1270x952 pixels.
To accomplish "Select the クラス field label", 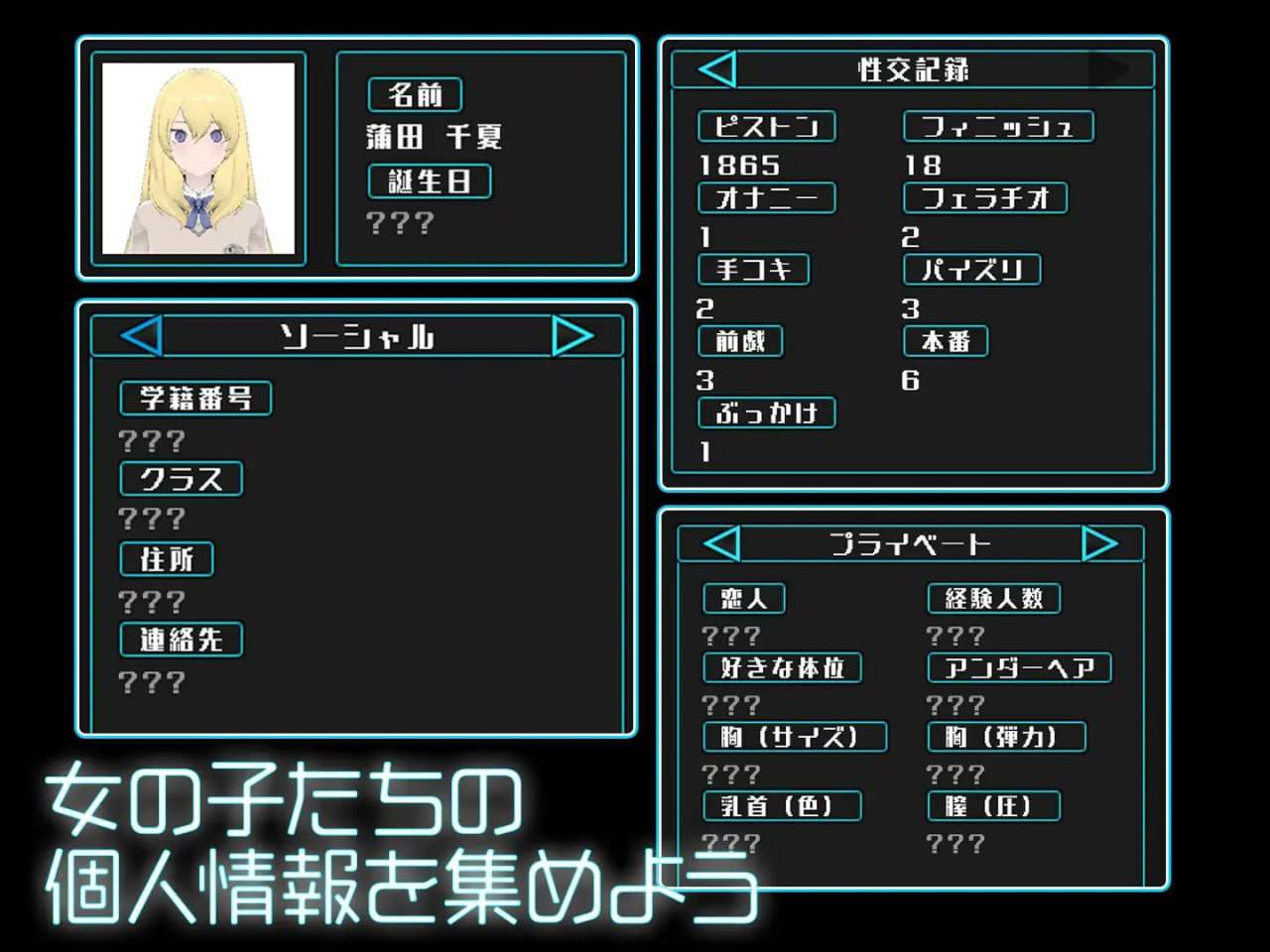I will 181,479.
